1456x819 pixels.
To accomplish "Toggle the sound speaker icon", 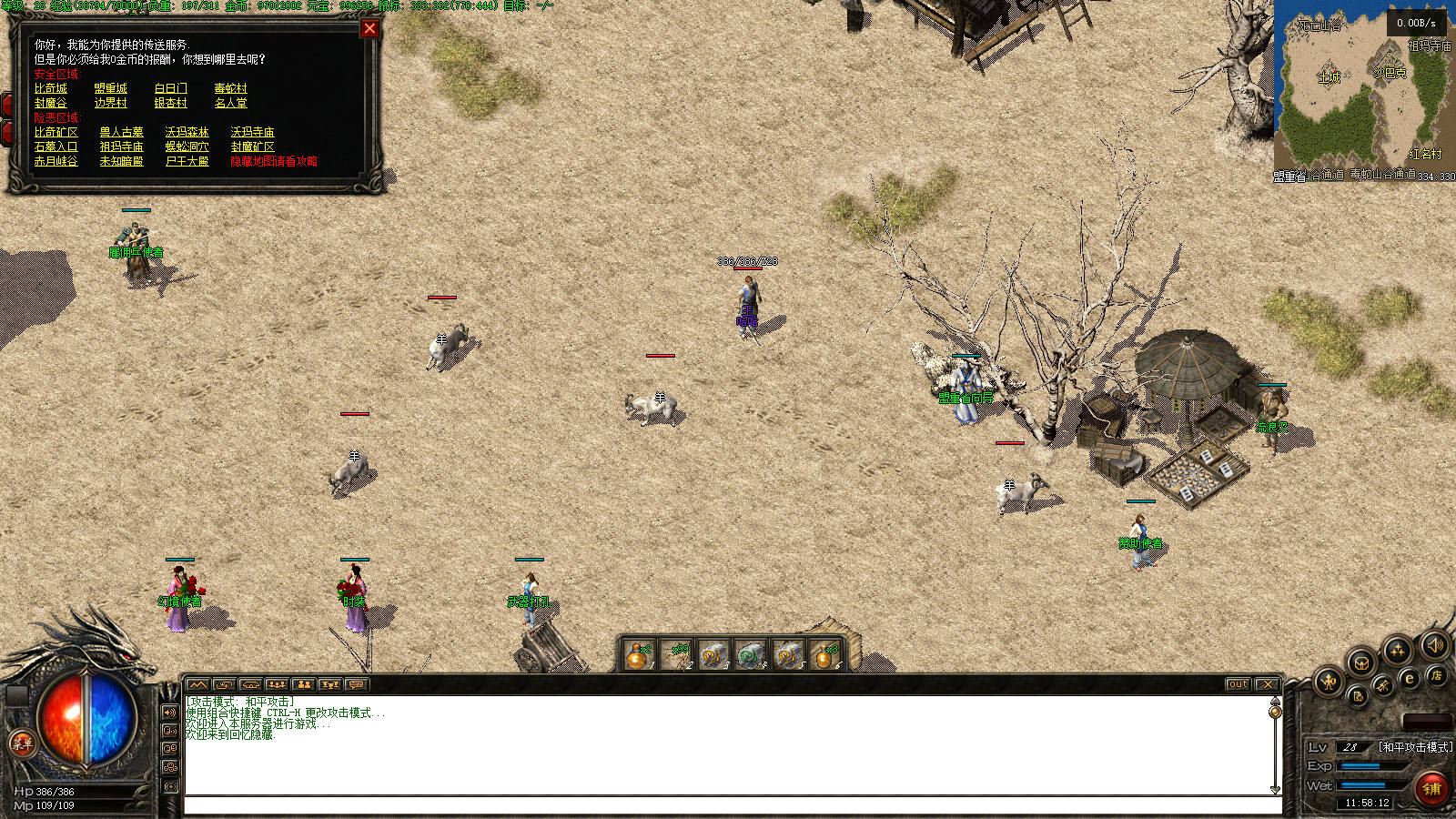I will pos(1435,645).
